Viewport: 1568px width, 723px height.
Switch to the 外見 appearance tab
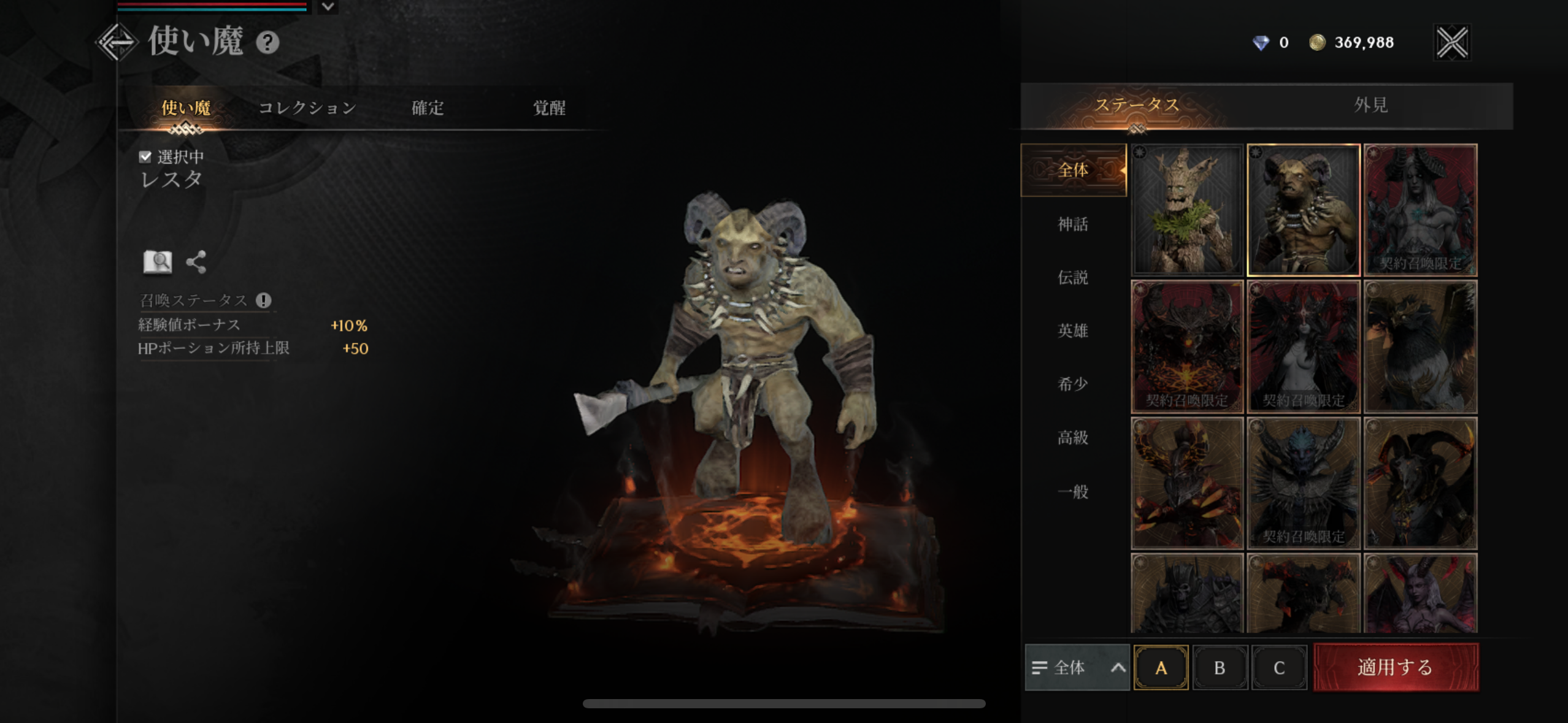pos(1370,105)
